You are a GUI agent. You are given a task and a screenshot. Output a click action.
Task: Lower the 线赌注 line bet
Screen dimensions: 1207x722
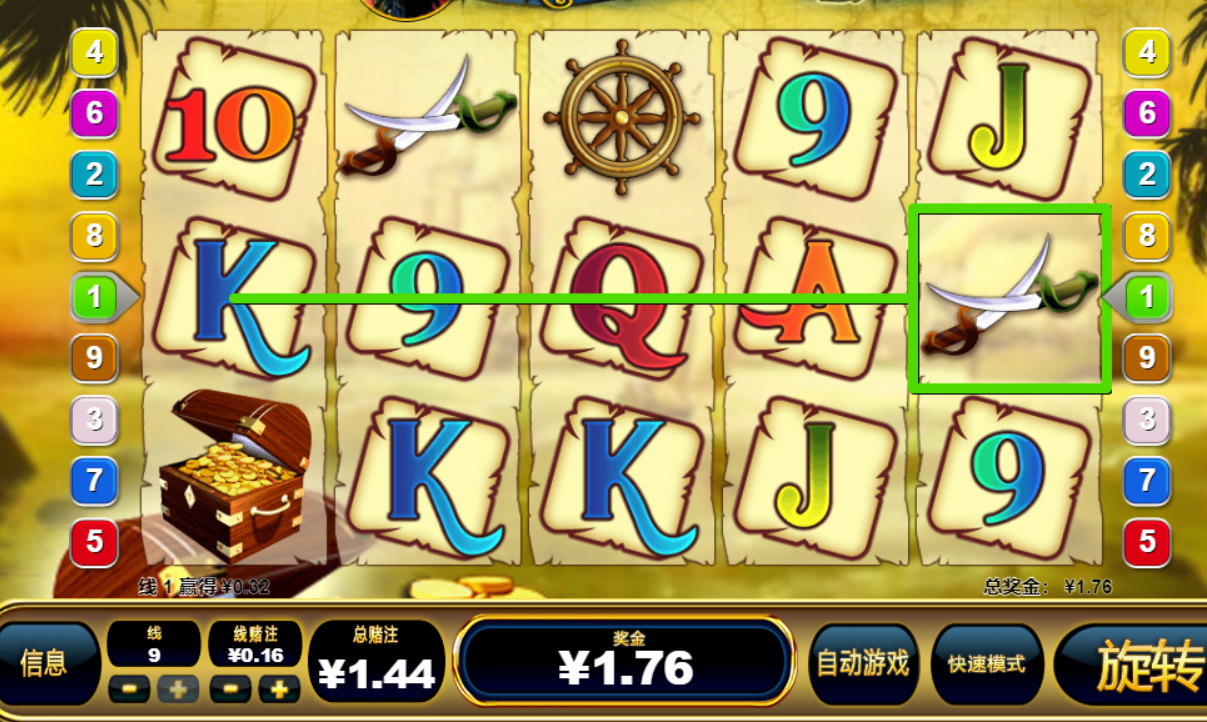click(x=231, y=689)
